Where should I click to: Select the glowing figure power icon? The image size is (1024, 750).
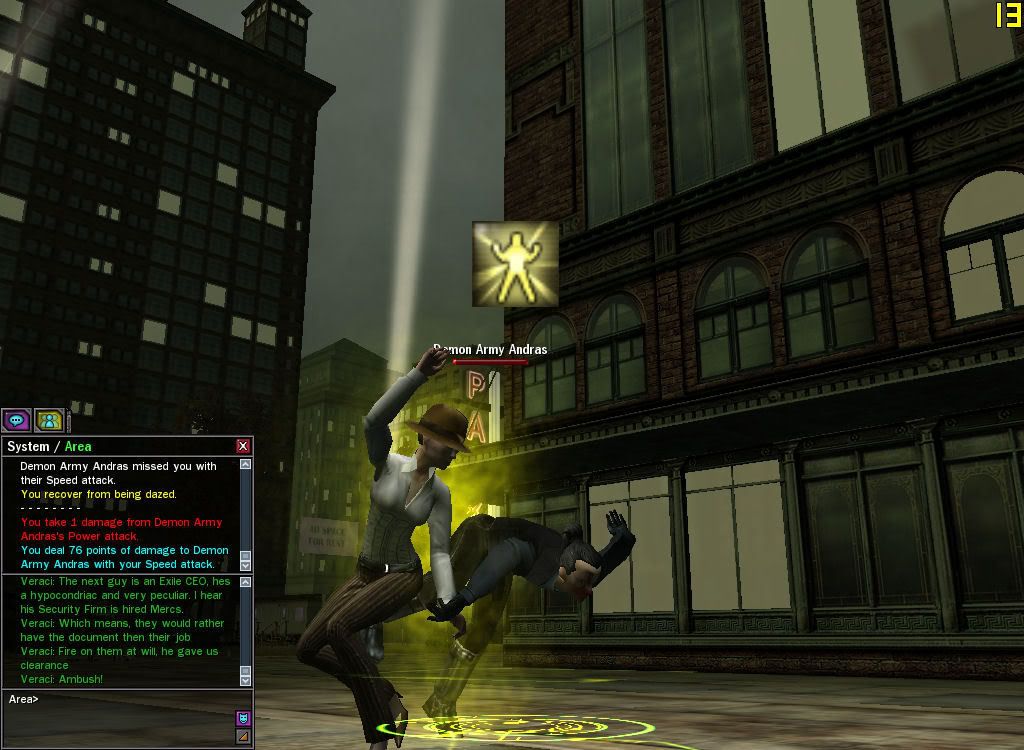[516, 264]
